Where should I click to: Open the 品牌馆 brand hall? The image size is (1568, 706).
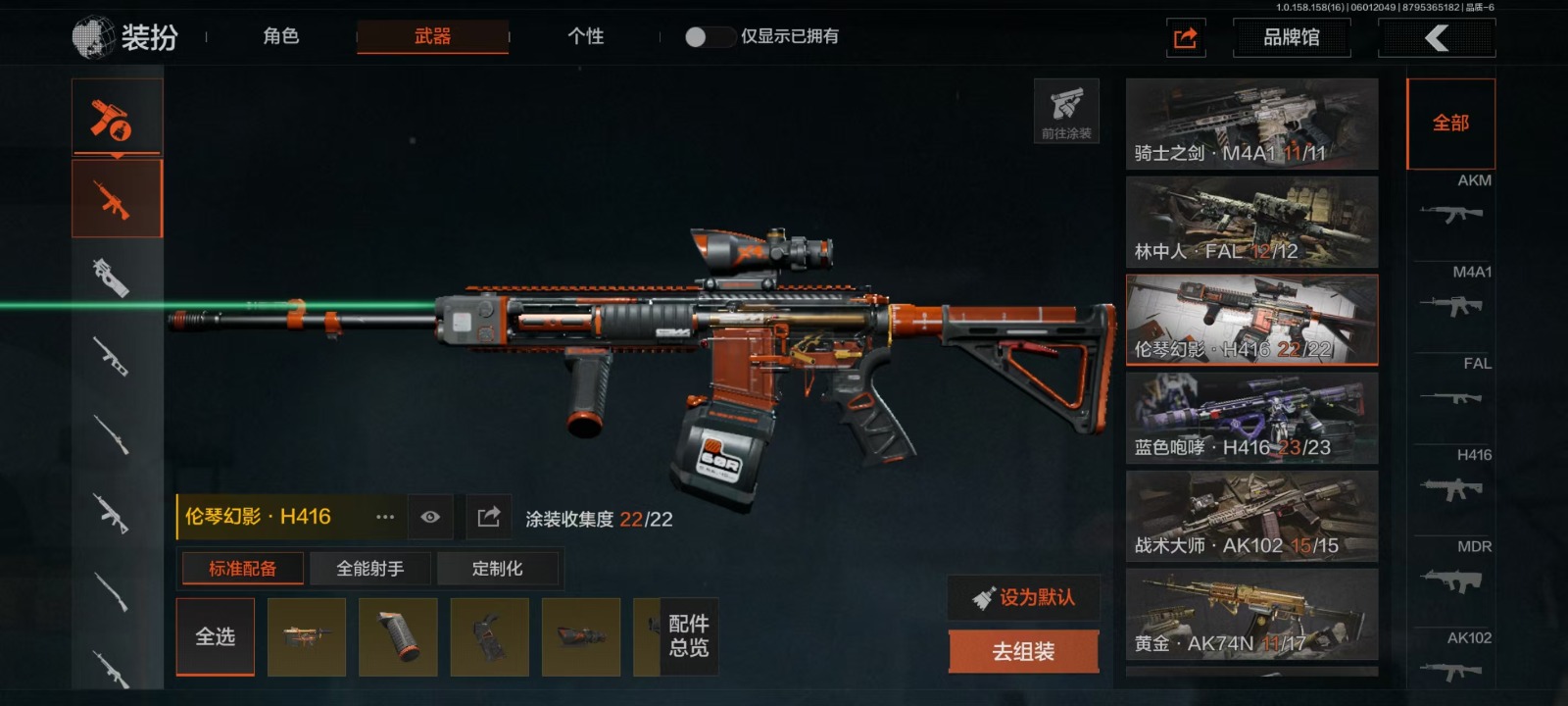(x=1291, y=38)
